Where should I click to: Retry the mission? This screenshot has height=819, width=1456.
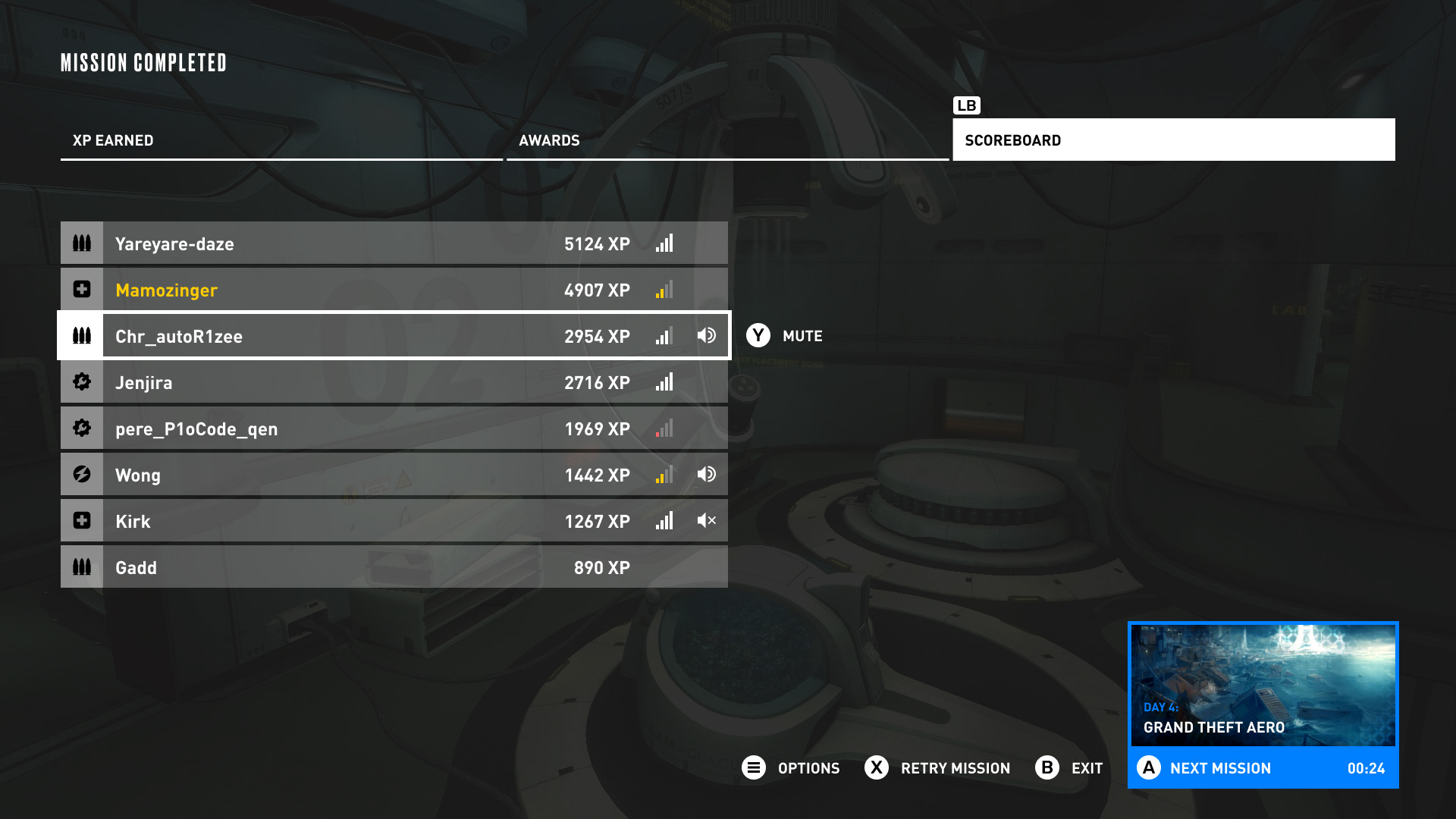click(937, 768)
